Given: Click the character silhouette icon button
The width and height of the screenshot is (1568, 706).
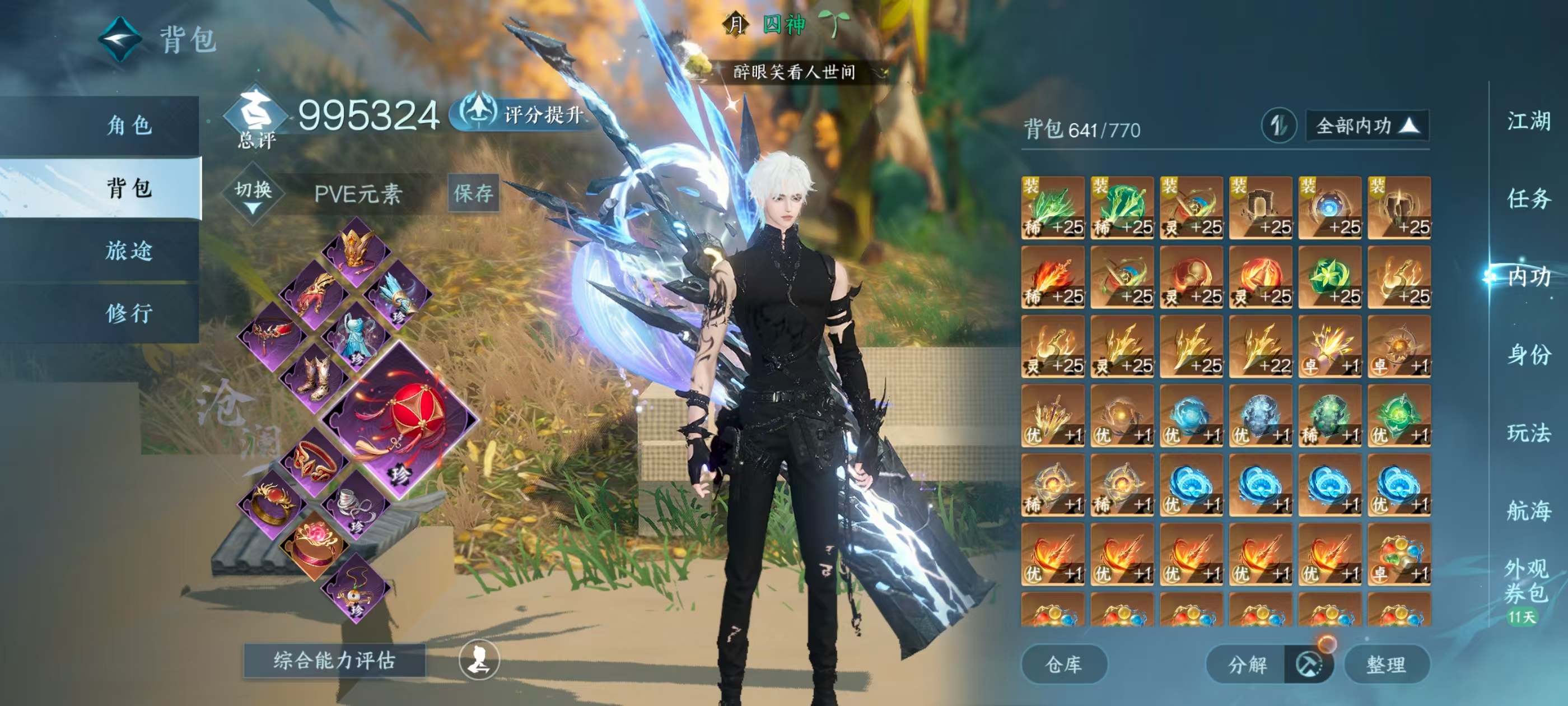Looking at the screenshot, I should pyautogui.click(x=479, y=659).
